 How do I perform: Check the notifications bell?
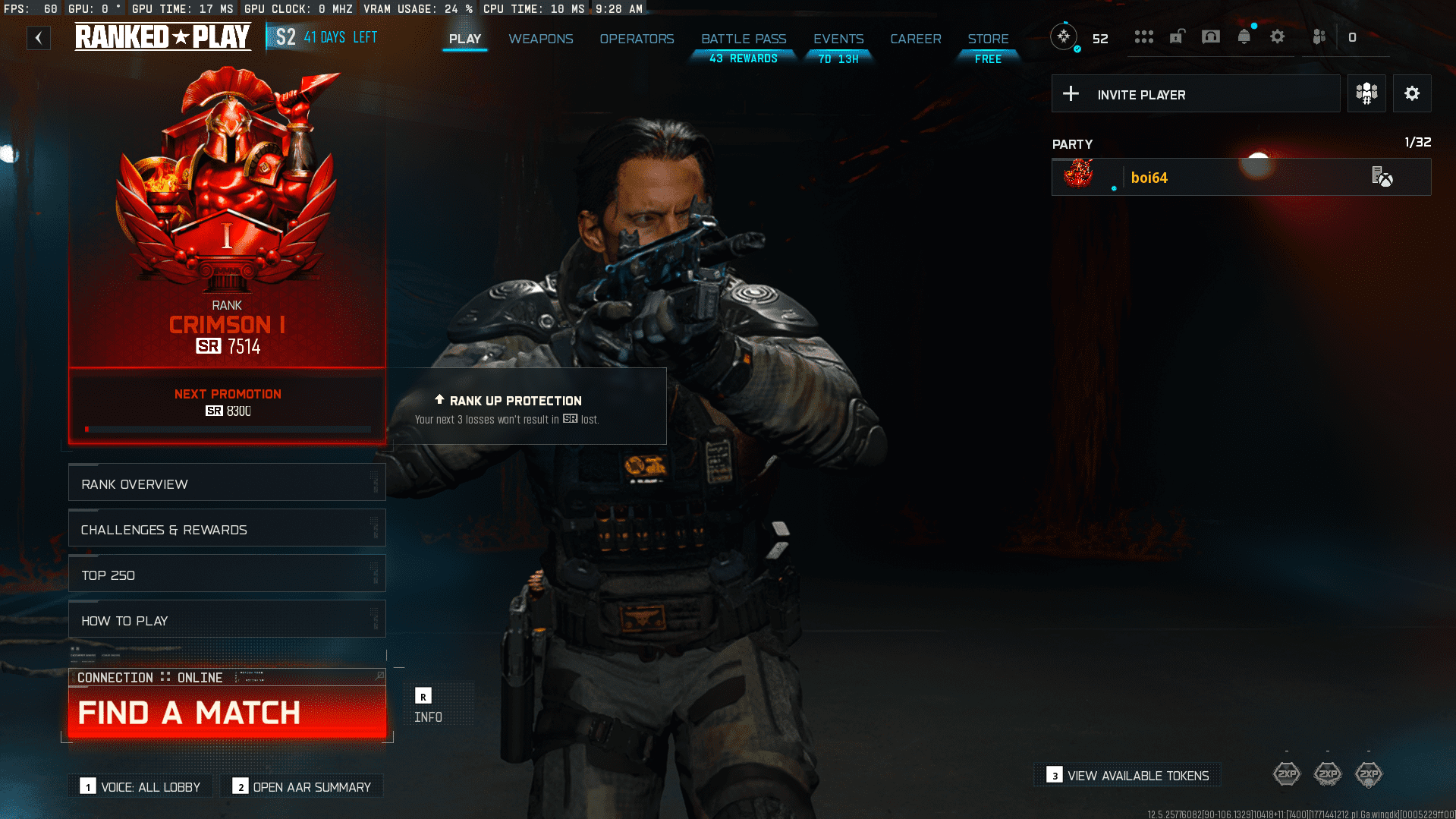(1244, 36)
